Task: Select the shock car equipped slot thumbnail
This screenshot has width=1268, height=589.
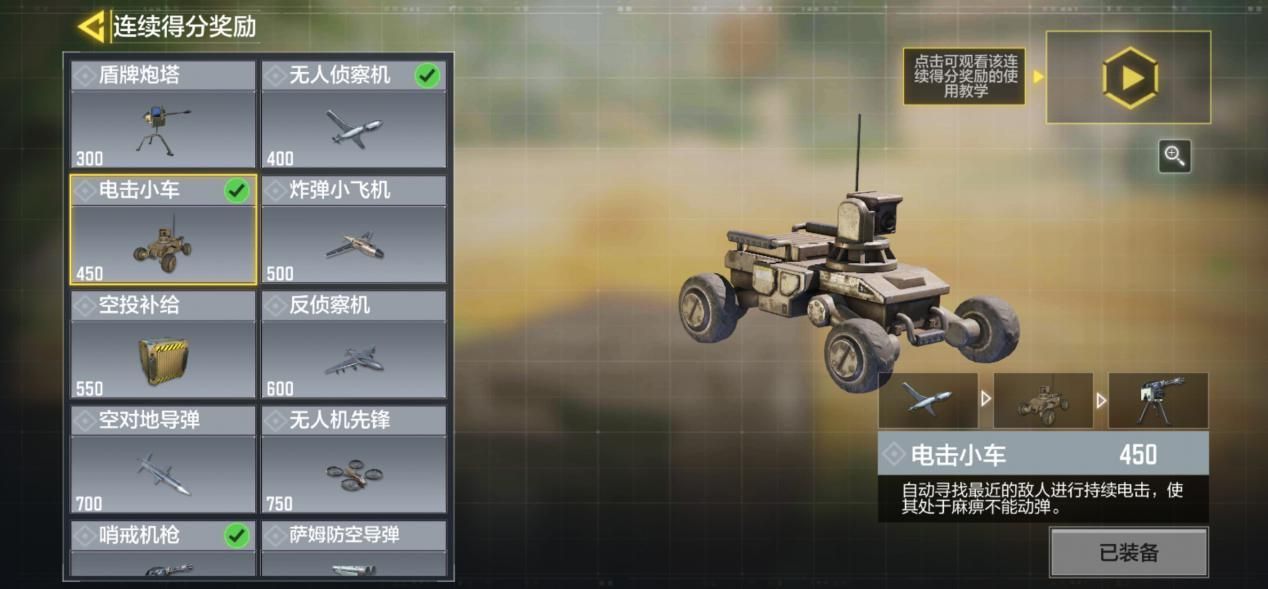Action: pyautogui.click(x=1043, y=400)
